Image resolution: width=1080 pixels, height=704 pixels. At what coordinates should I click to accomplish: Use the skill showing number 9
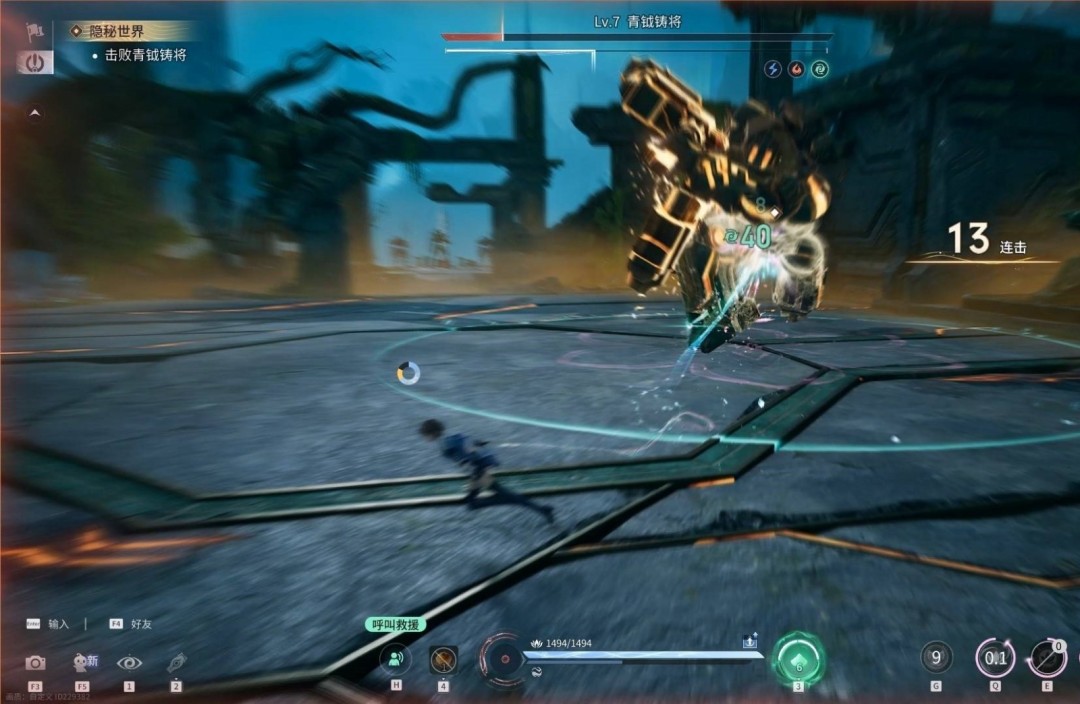936,658
